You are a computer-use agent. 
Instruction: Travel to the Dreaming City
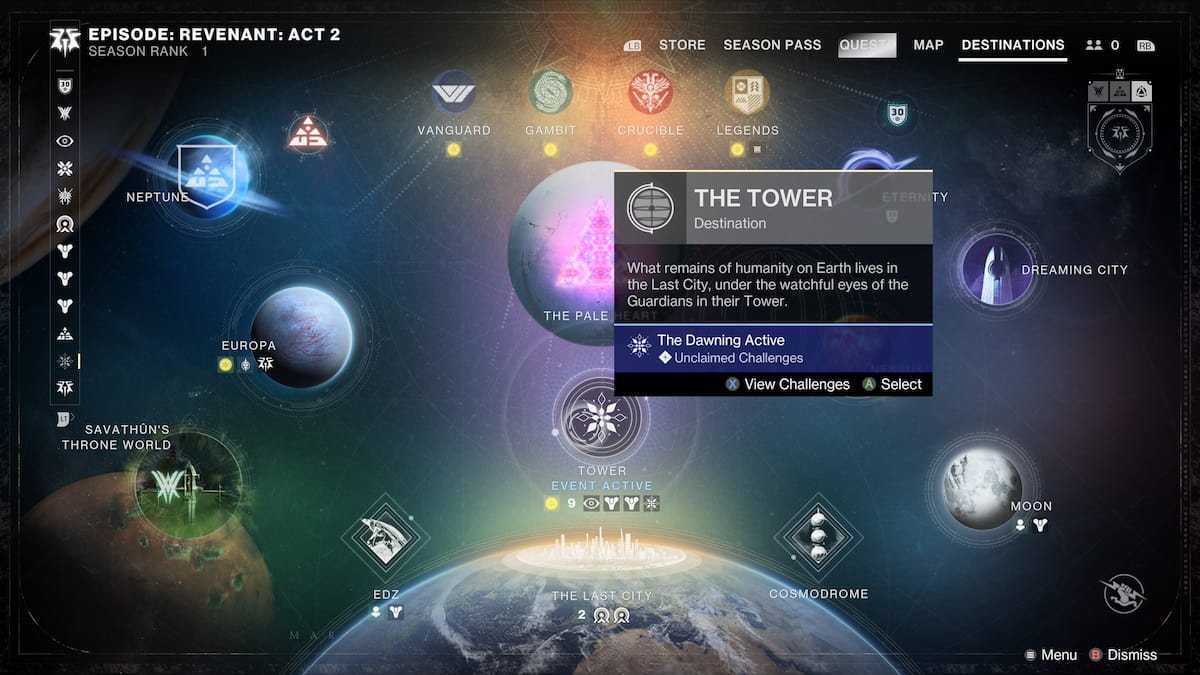996,268
